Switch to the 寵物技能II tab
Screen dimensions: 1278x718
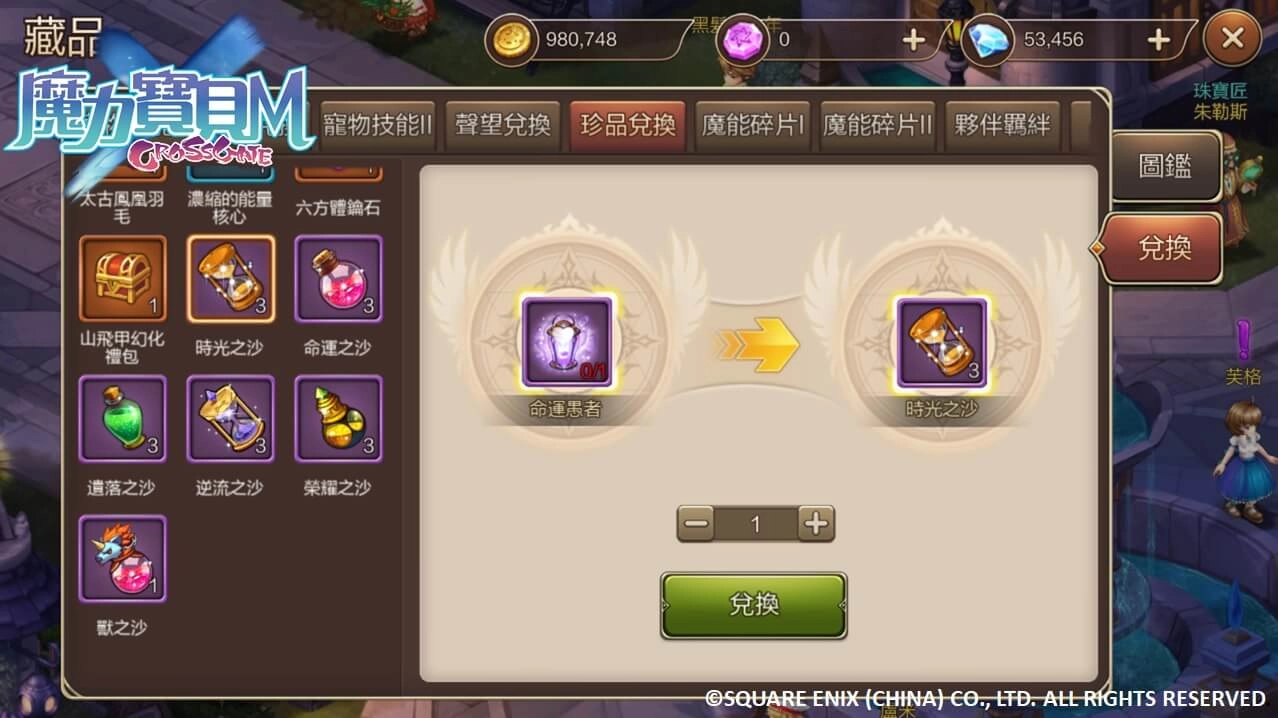pyautogui.click(x=377, y=126)
